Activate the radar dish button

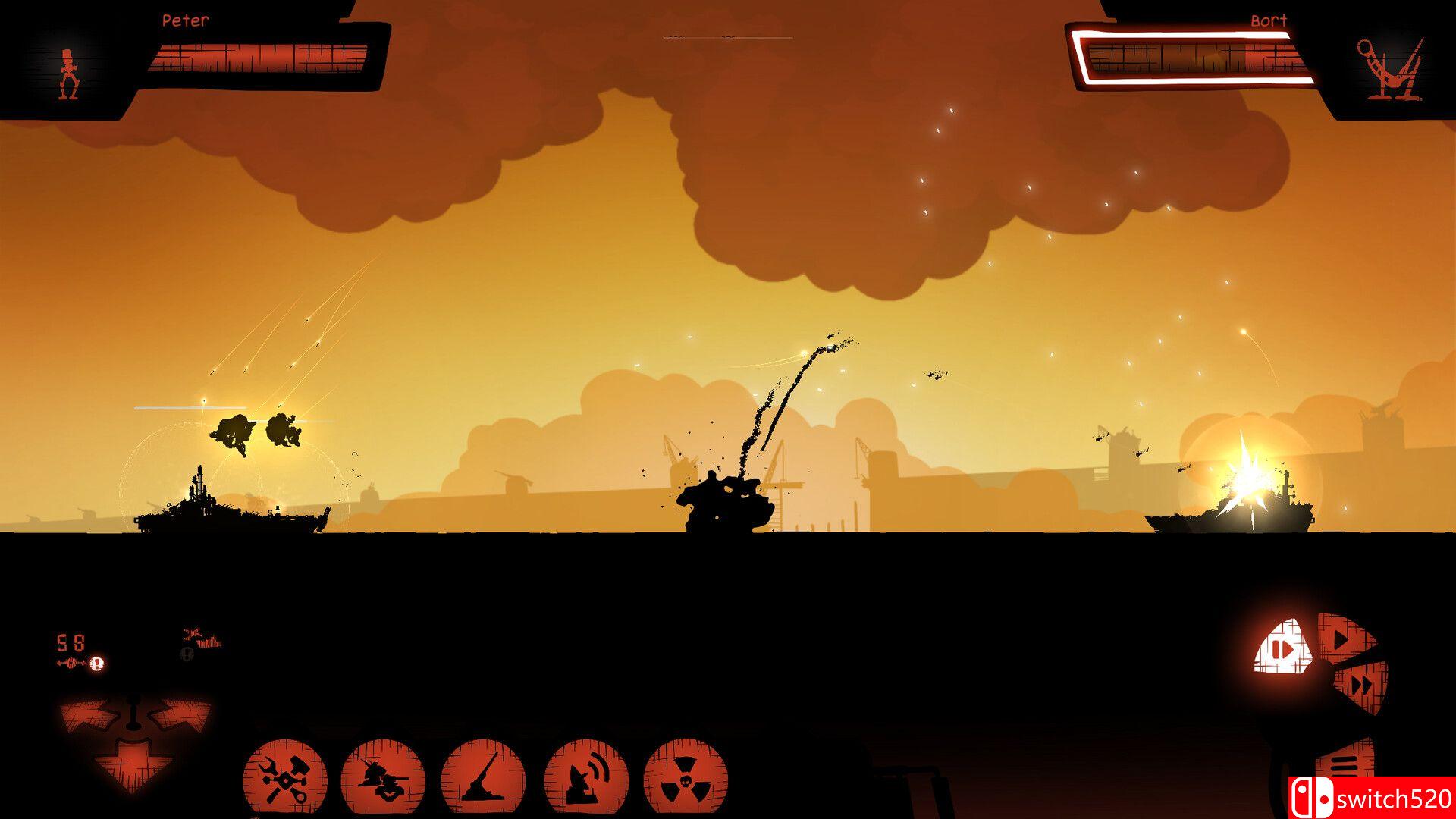[585, 780]
